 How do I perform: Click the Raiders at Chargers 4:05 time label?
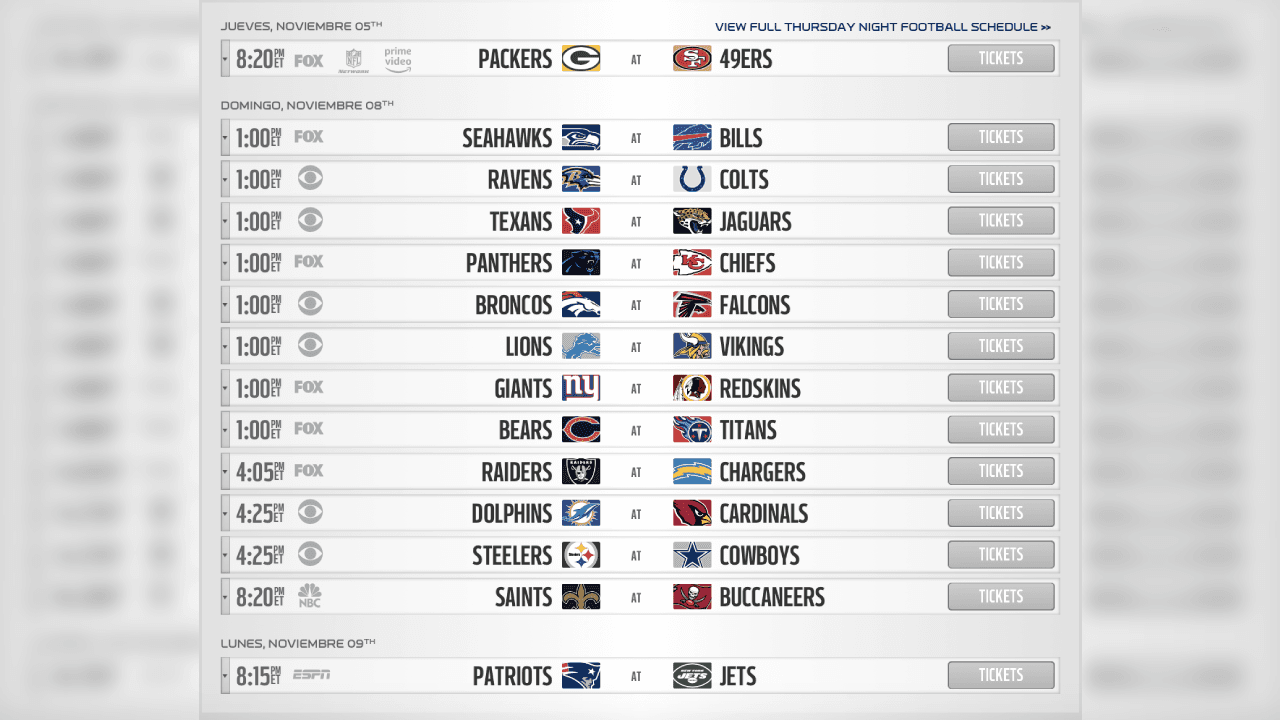(262, 470)
